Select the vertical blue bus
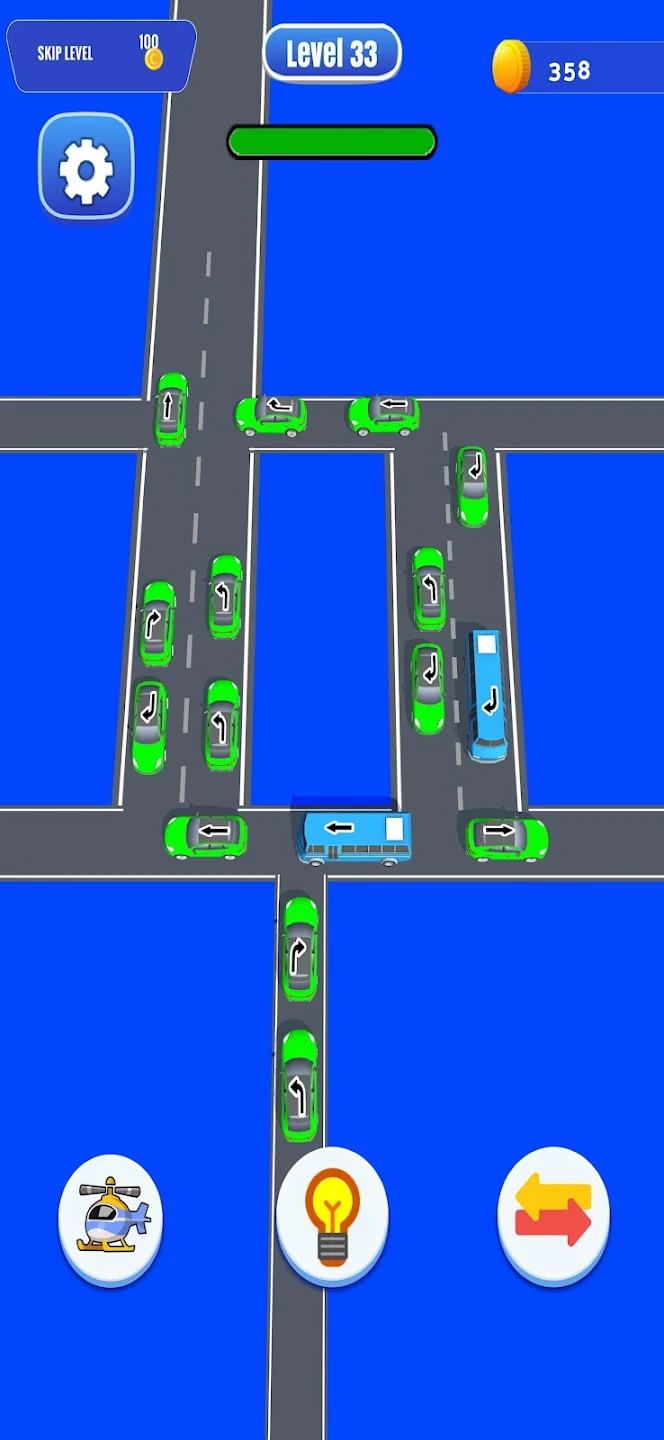 [487, 694]
